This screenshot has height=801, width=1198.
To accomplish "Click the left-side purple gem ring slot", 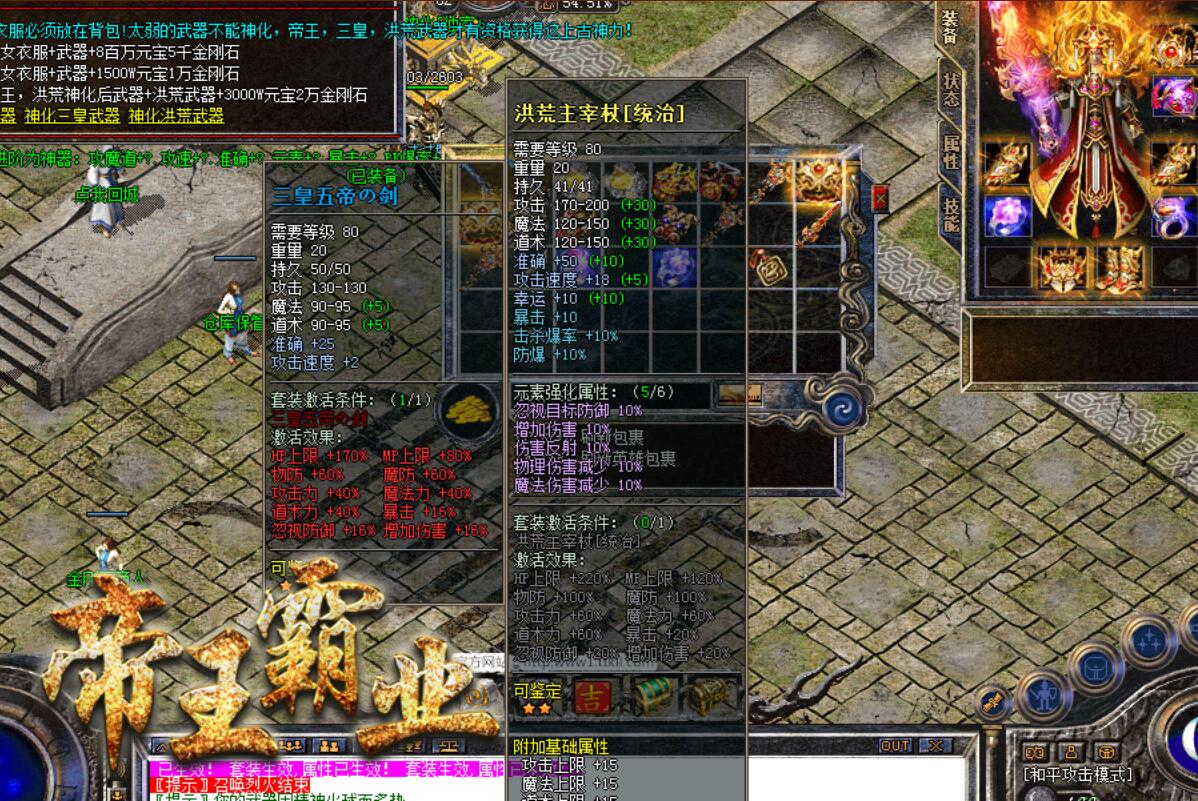I will click(x=1007, y=215).
